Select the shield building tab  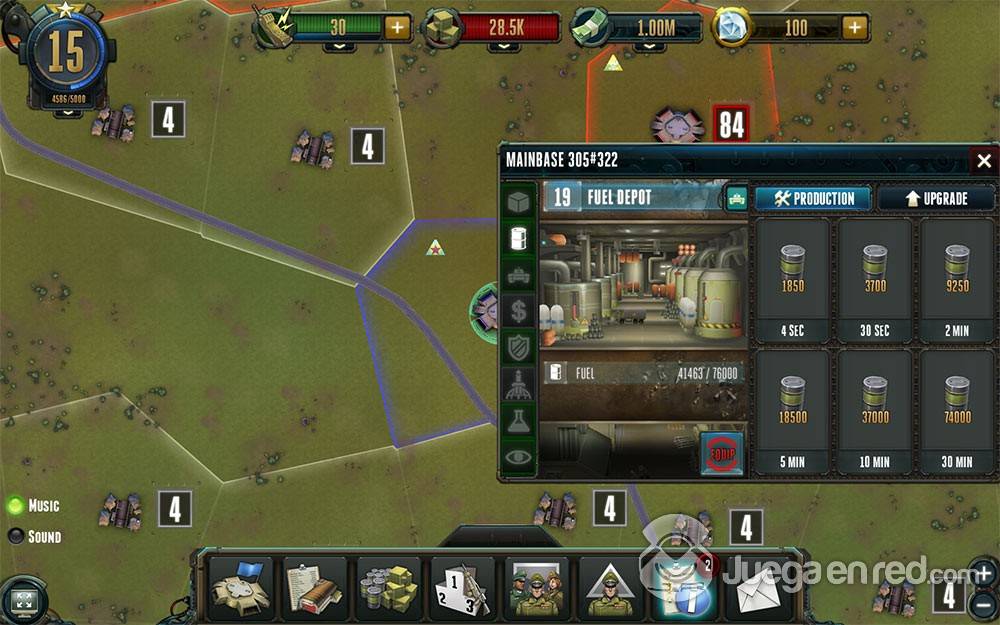518,348
